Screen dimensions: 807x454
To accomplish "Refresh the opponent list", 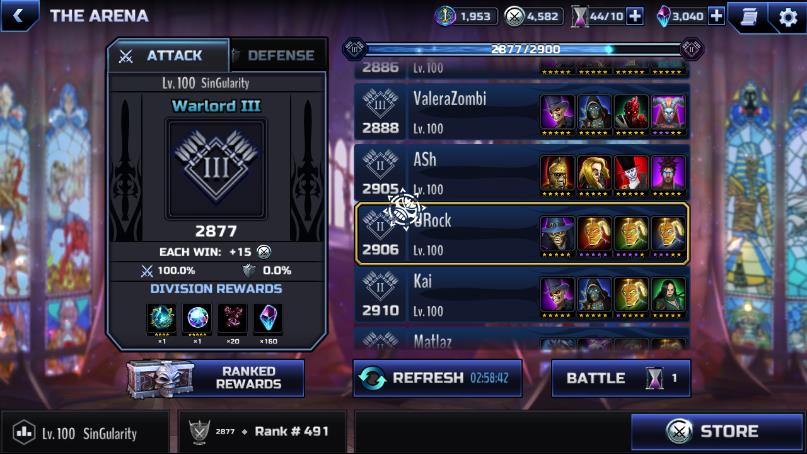I will click(437, 378).
